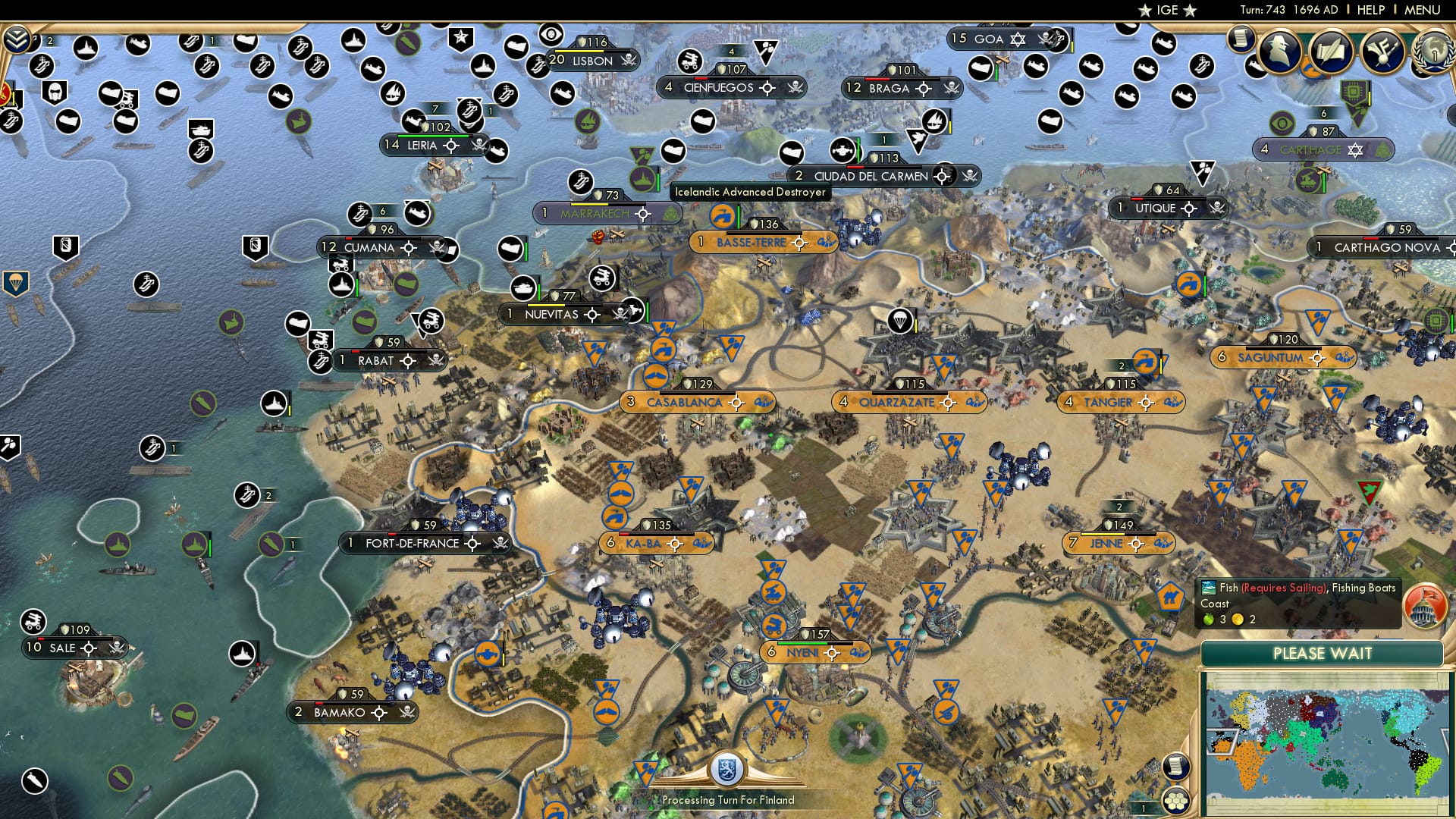Click the red capitol dome icon beside the minimap
Image resolution: width=1456 pixels, height=819 pixels.
(x=1423, y=605)
